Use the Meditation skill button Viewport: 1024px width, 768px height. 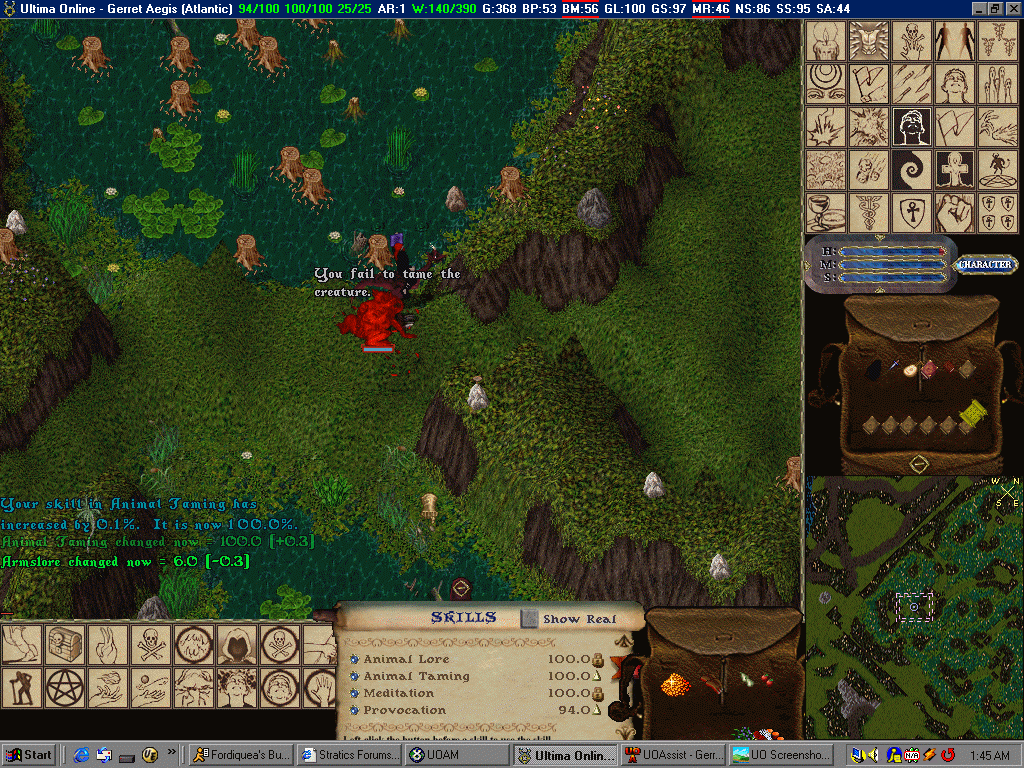click(354, 694)
